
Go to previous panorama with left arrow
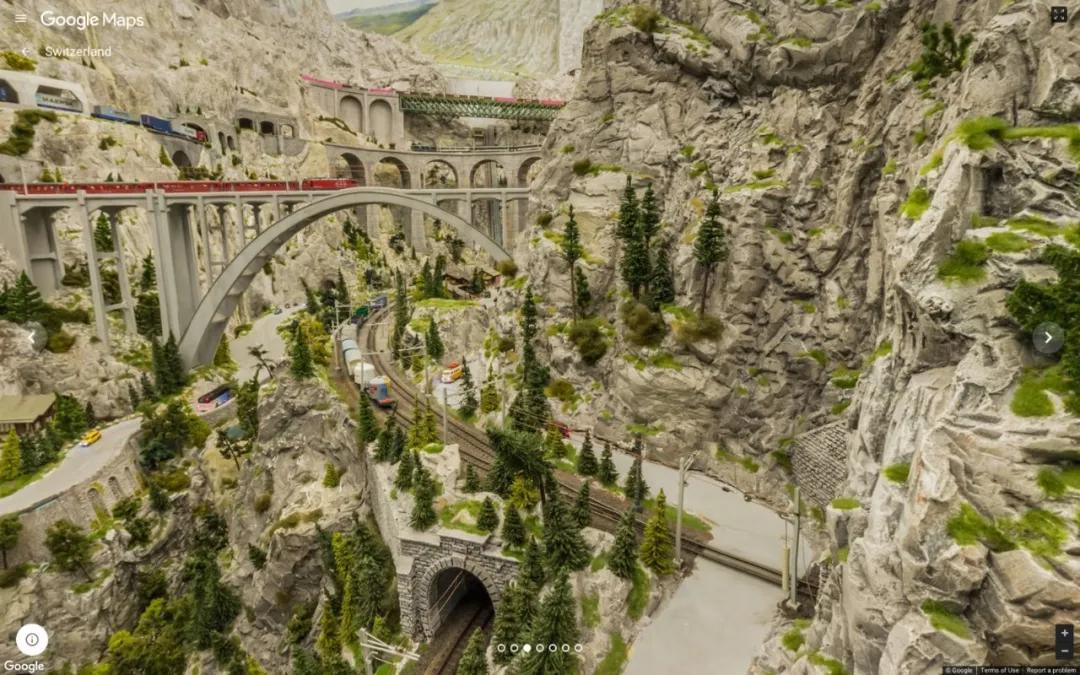pyautogui.click(x=35, y=337)
